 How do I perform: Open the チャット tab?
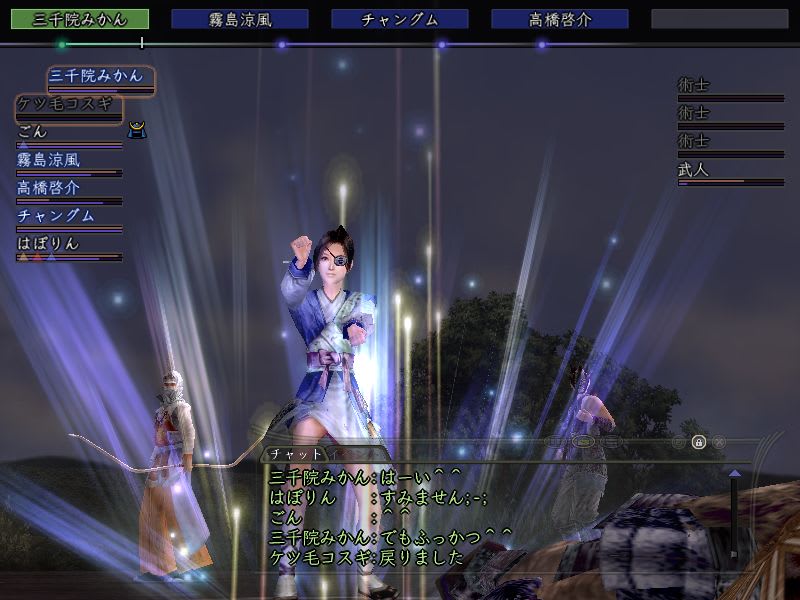point(299,454)
